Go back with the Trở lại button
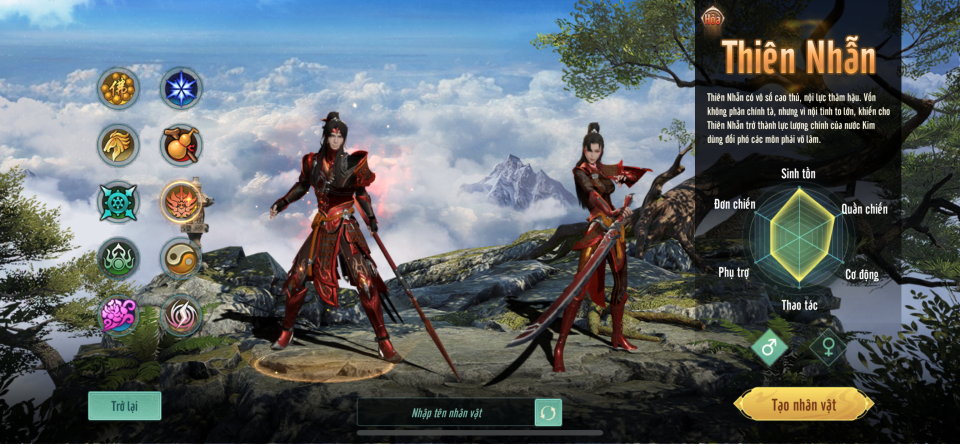 pyautogui.click(x=124, y=406)
